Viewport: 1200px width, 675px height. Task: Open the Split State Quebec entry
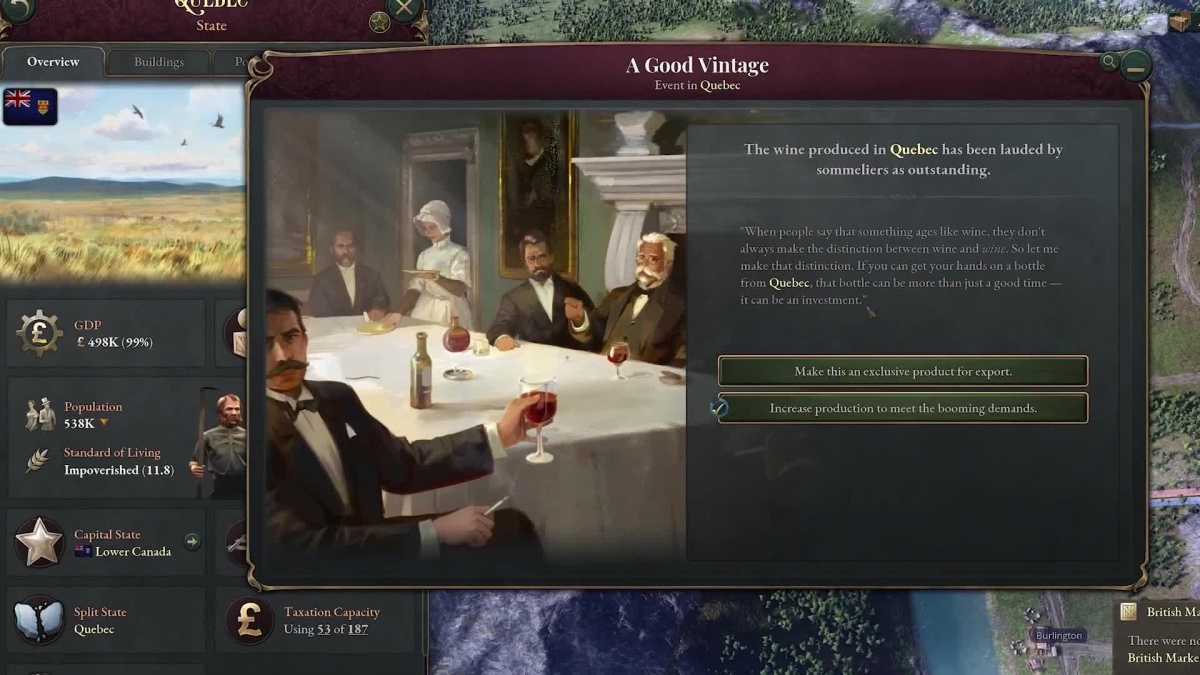[x=93, y=621]
